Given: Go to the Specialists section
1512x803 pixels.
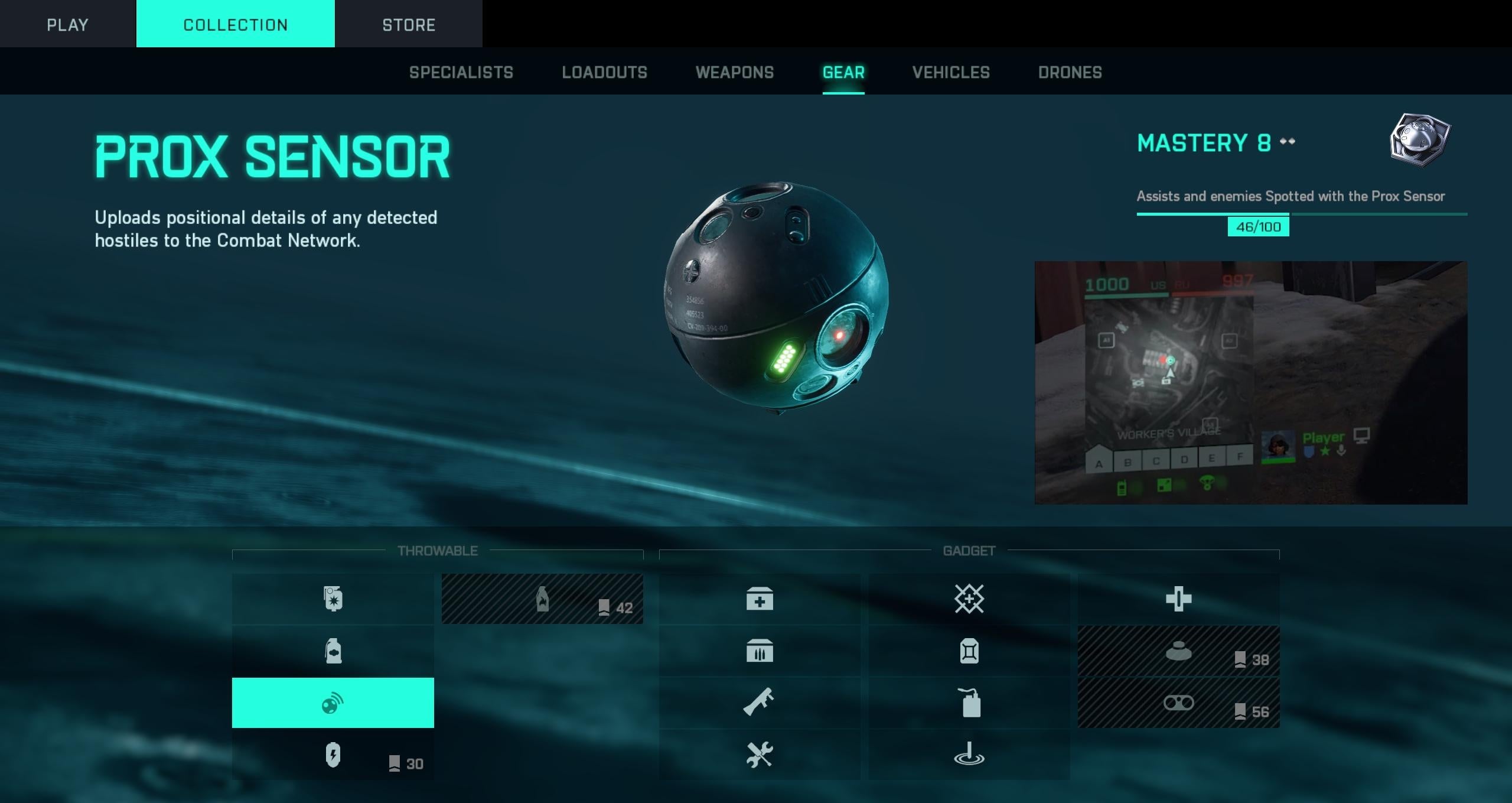Looking at the screenshot, I should [461, 72].
